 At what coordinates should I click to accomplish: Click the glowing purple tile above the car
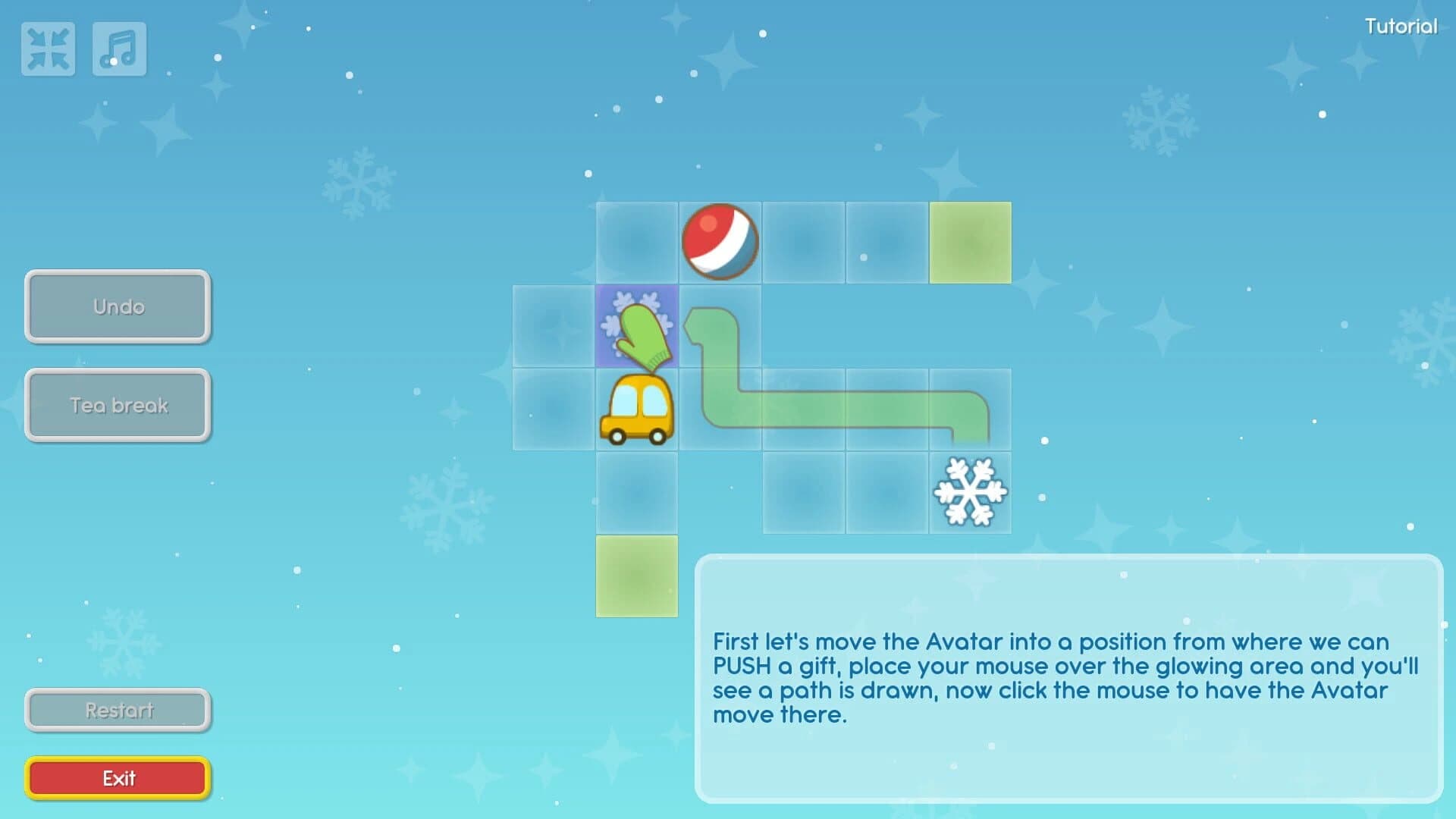[x=637, y=328]
